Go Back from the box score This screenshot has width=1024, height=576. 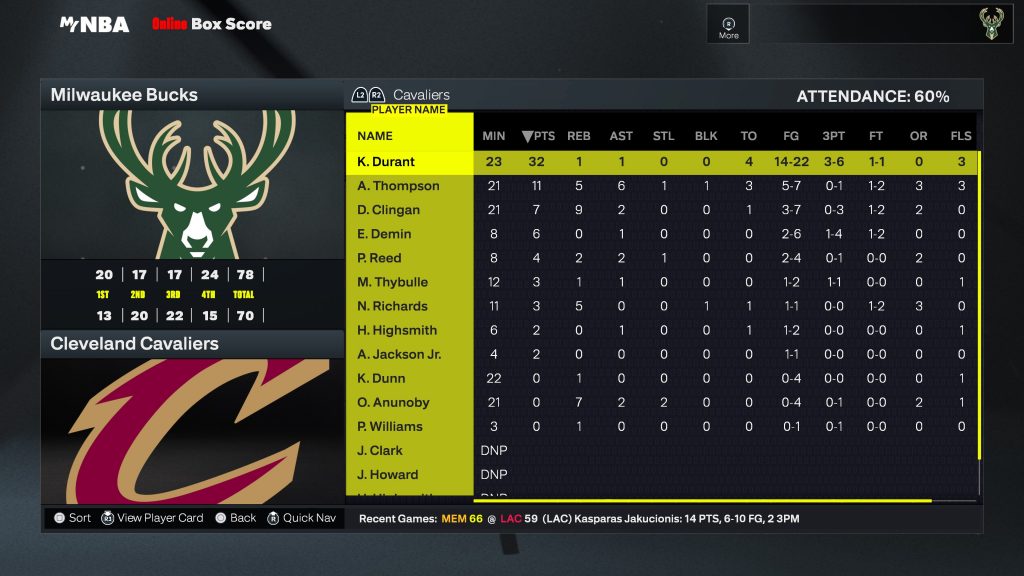coord(236,518)
